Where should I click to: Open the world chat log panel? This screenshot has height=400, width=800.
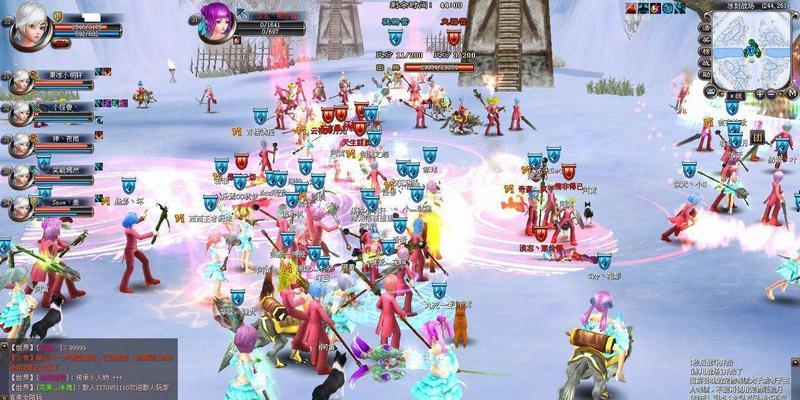[88, 369]
